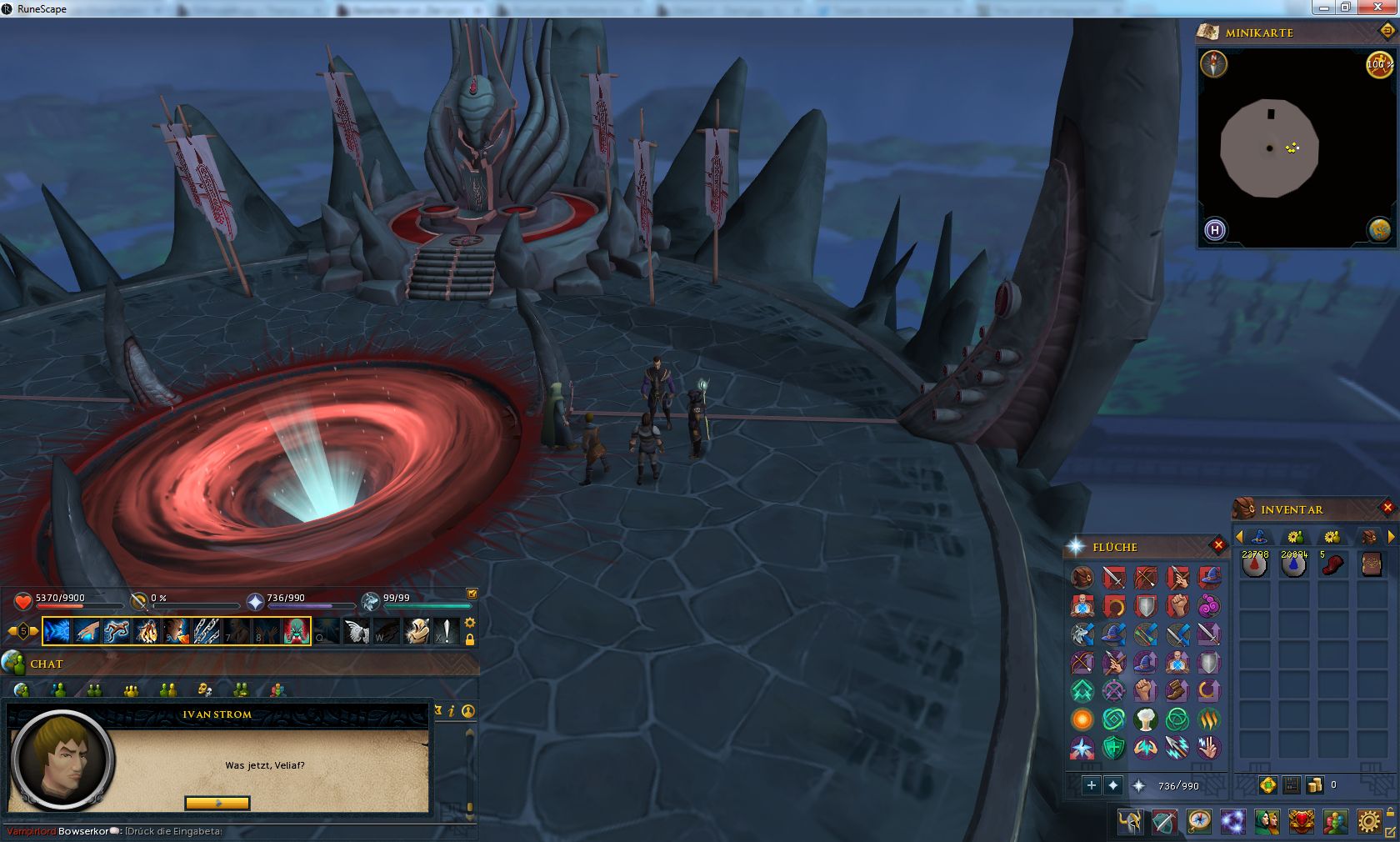Open the horned helmet hero menu
The image size is (1400, 842).
[1131, 822]
